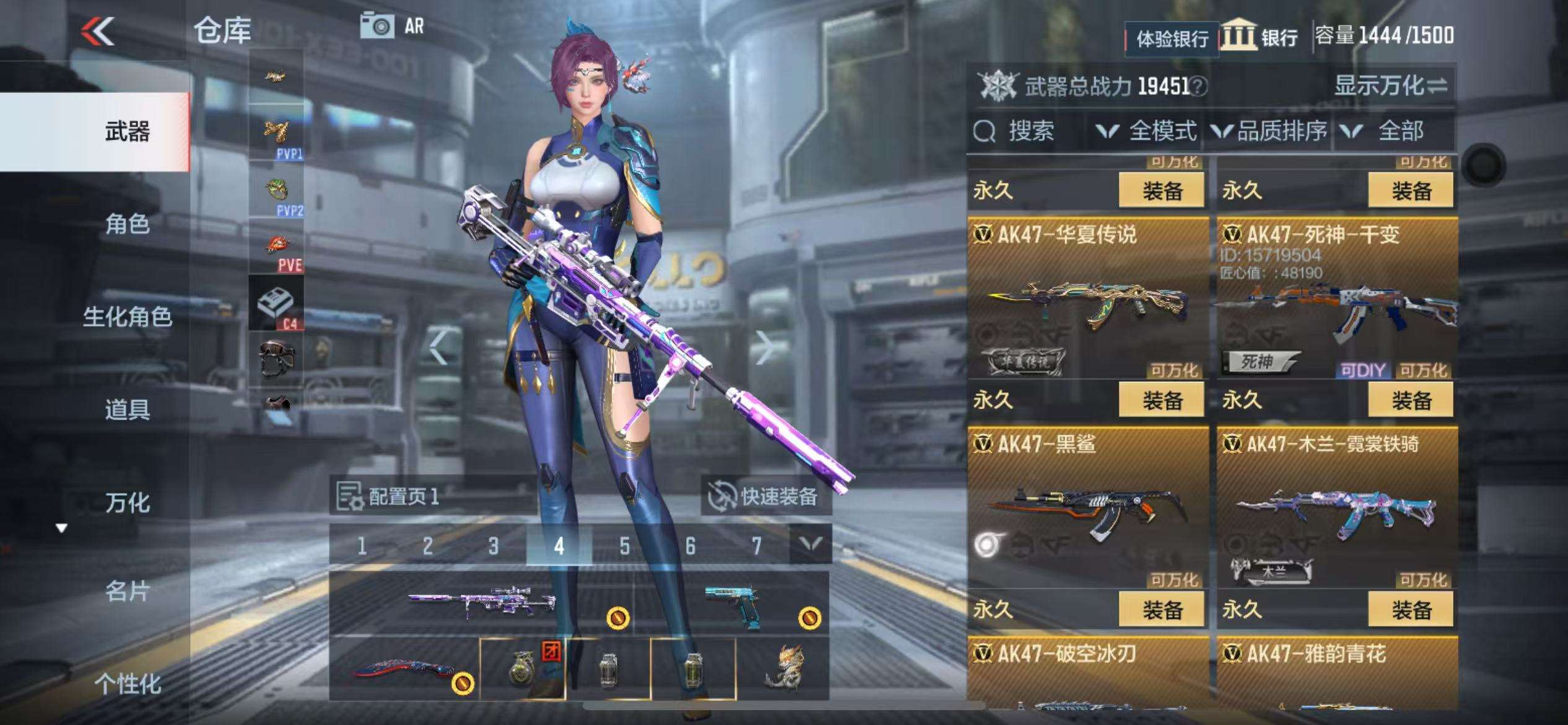
Task: Open the 体验银行 button
Action: (1172, 39)
